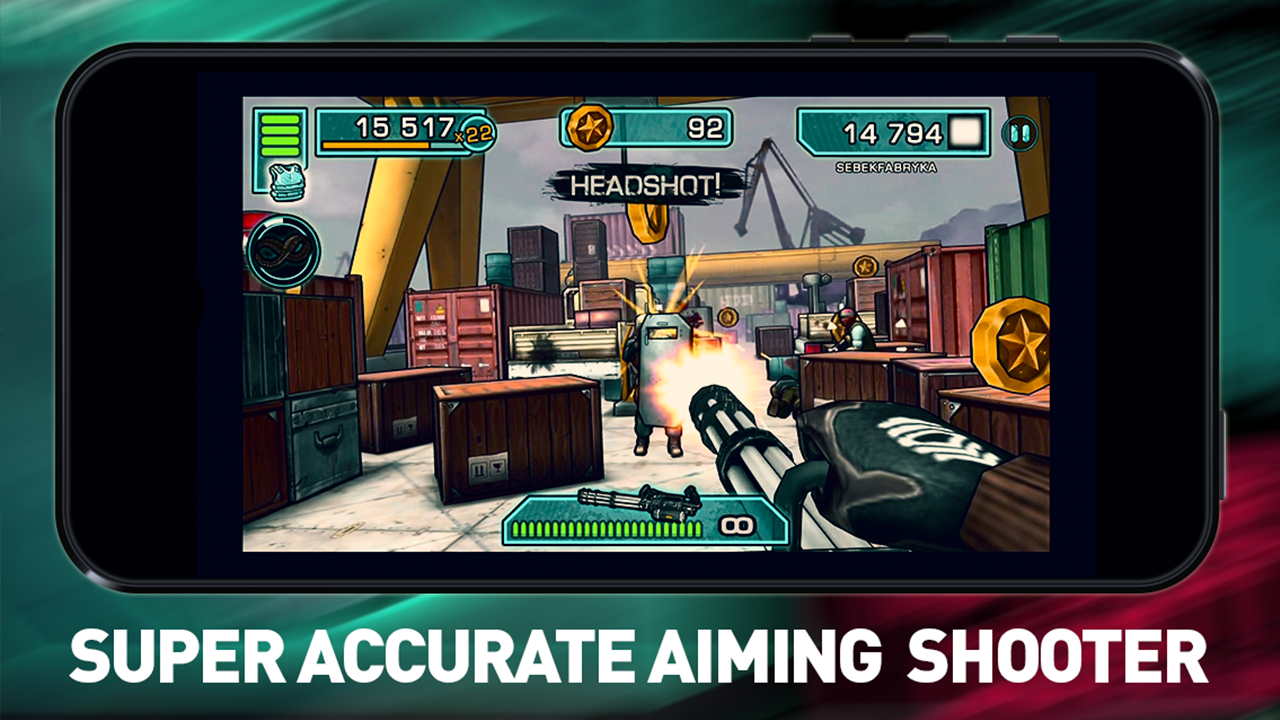The height and width of the screenshot is (720, 1280).
Task: Click the infinity symbol in the ammo bar
Action: [x=736, y=524]
